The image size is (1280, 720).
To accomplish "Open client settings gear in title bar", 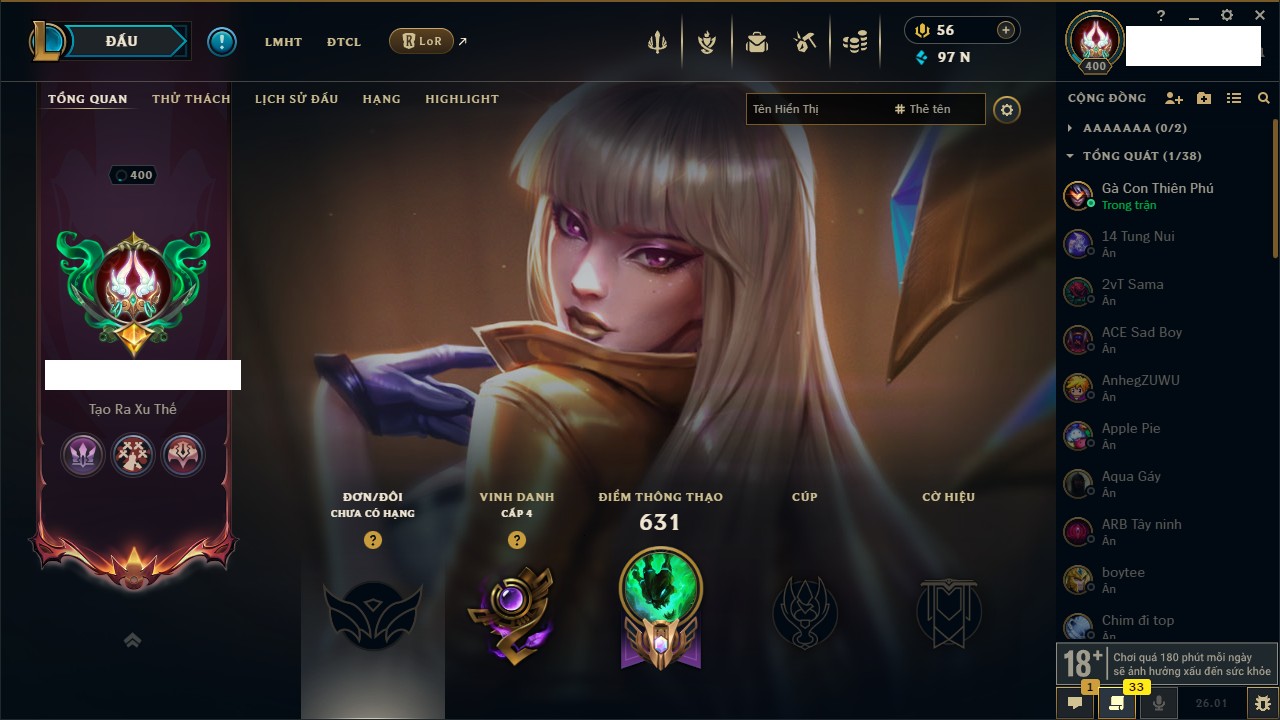I will tap(1227, 15).
